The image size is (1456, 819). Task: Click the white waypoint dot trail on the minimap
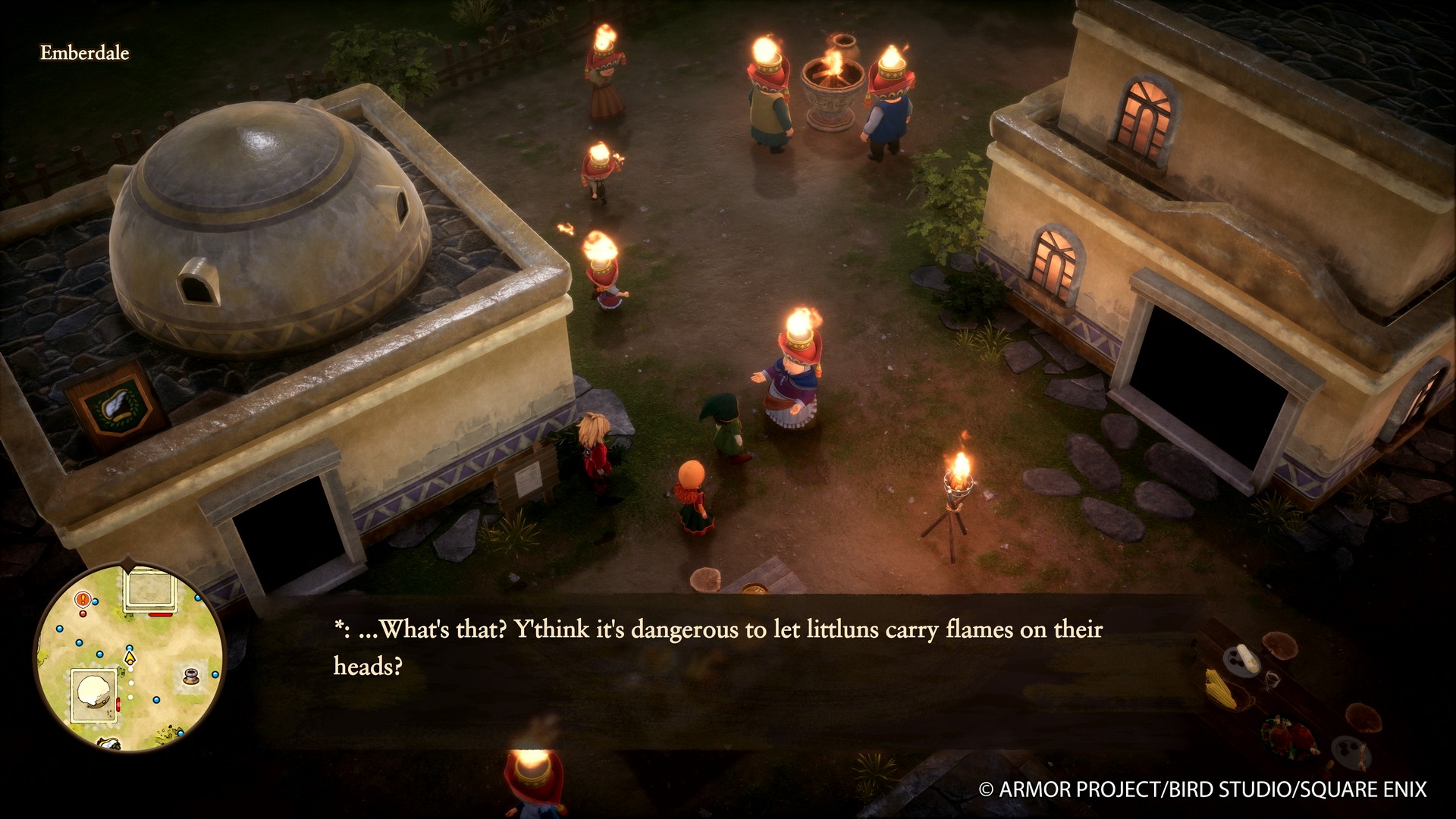[130, 682]
